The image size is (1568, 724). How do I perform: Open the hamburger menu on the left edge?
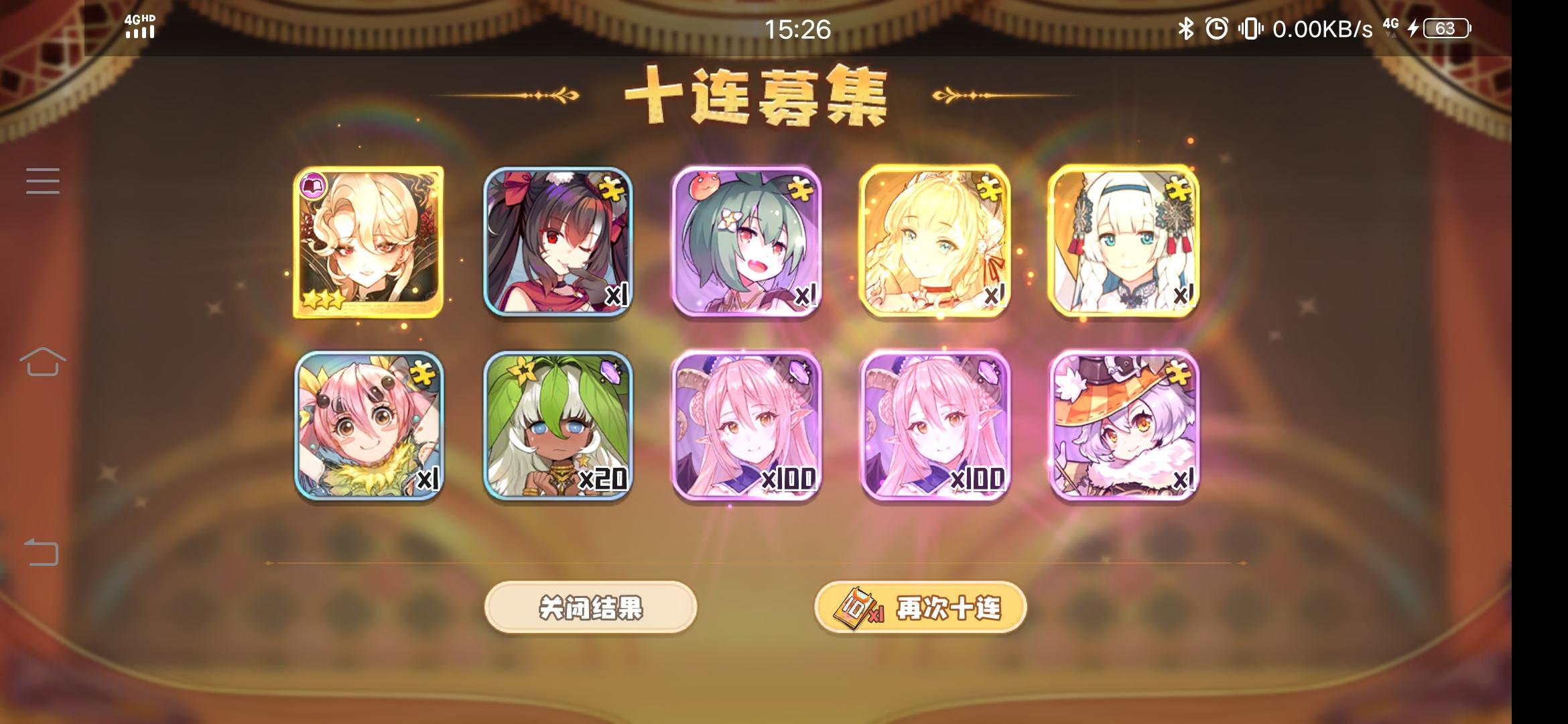(42, 181)
